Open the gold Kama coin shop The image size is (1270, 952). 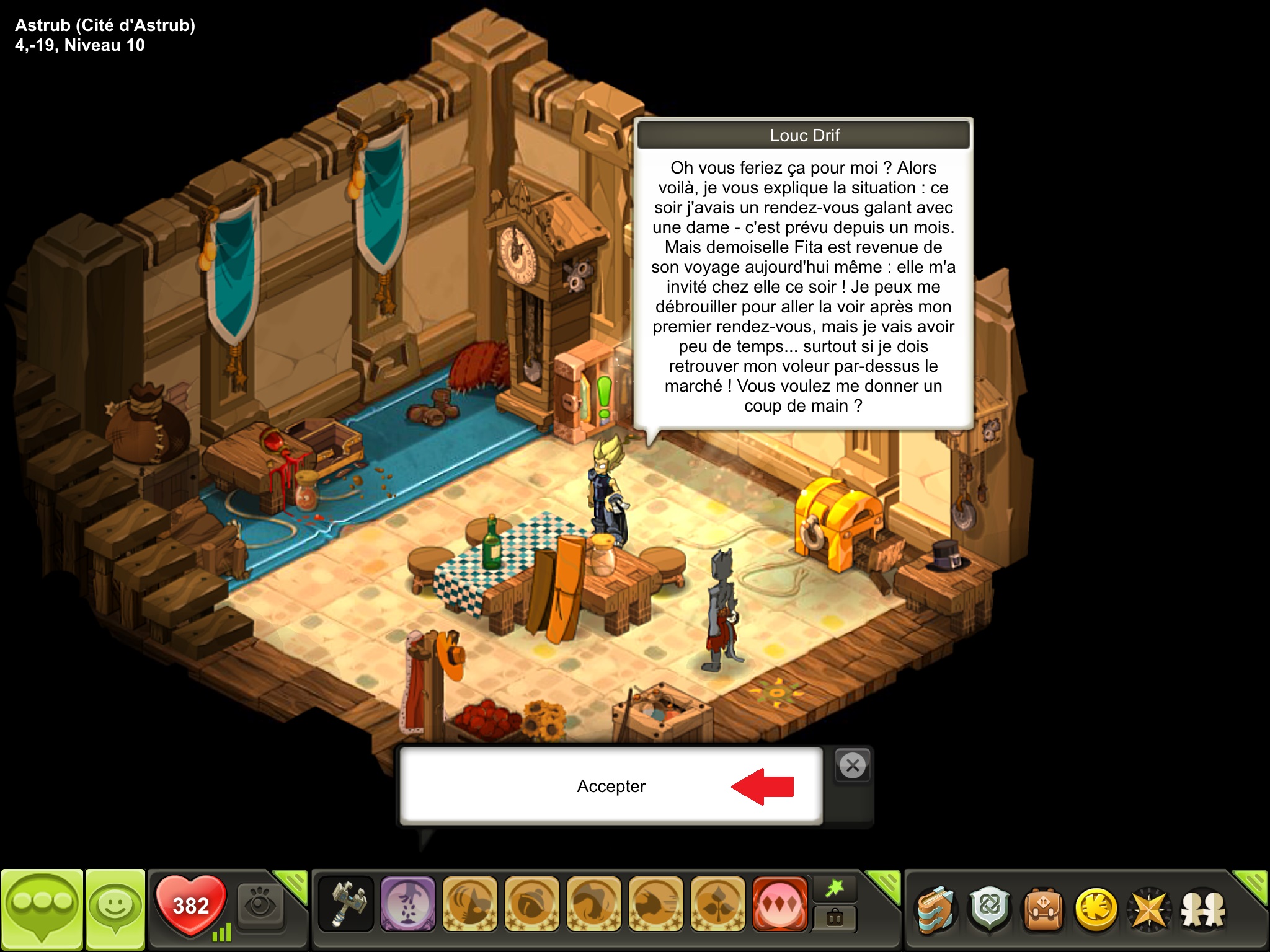pyautogui.click(x=1096, y=910)
